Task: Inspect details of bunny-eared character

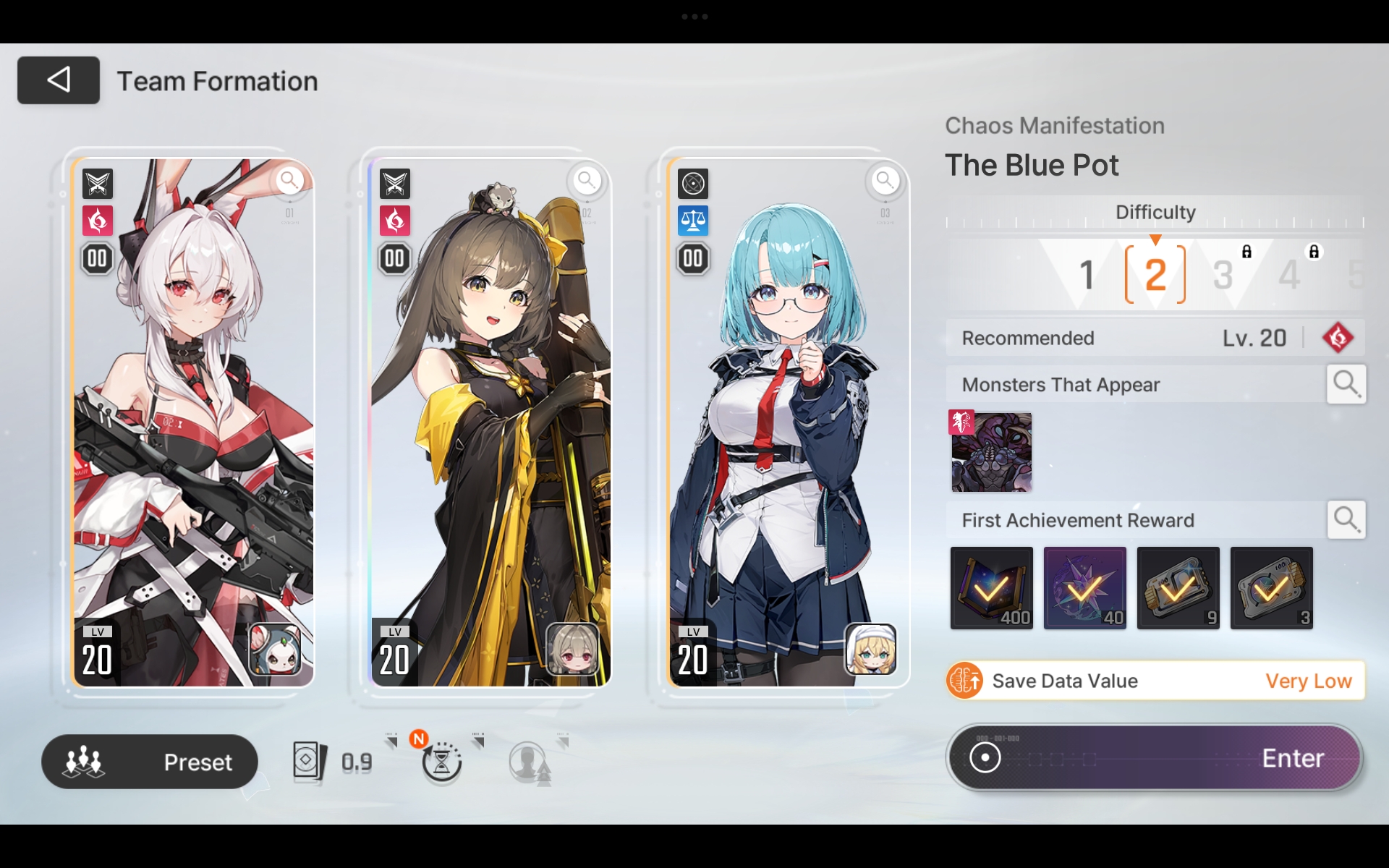Action: 290,180
